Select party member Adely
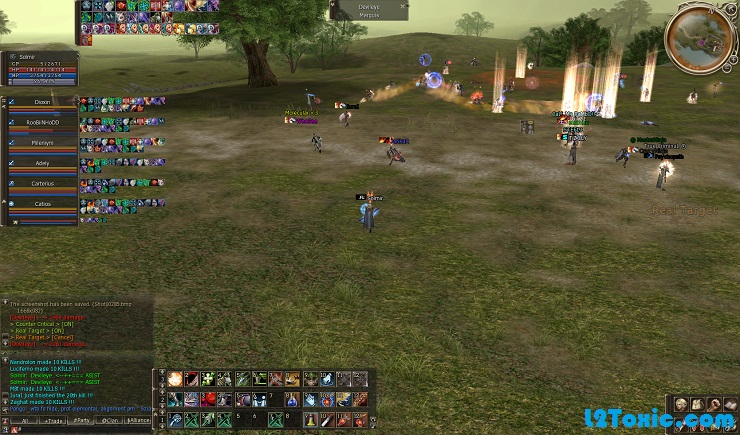 (x=42, y=163)
